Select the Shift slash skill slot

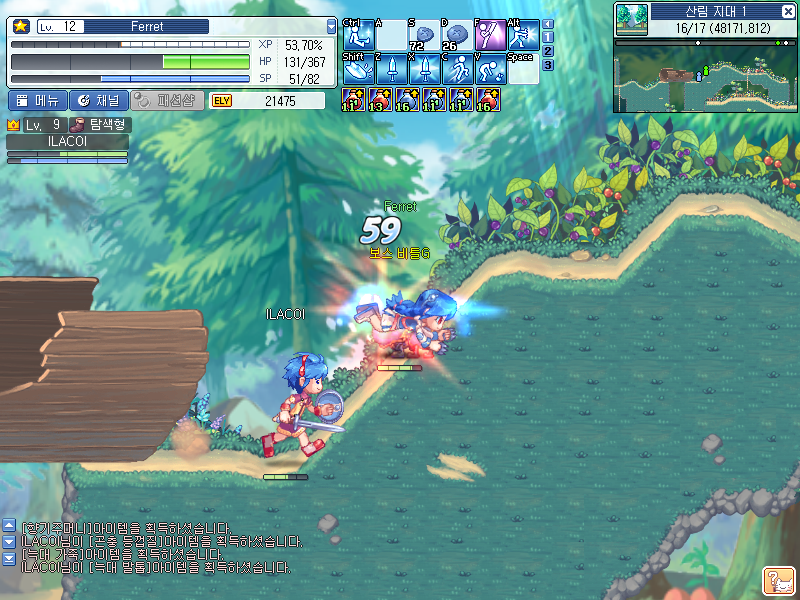pyautogui.click(x=358, y=68)
